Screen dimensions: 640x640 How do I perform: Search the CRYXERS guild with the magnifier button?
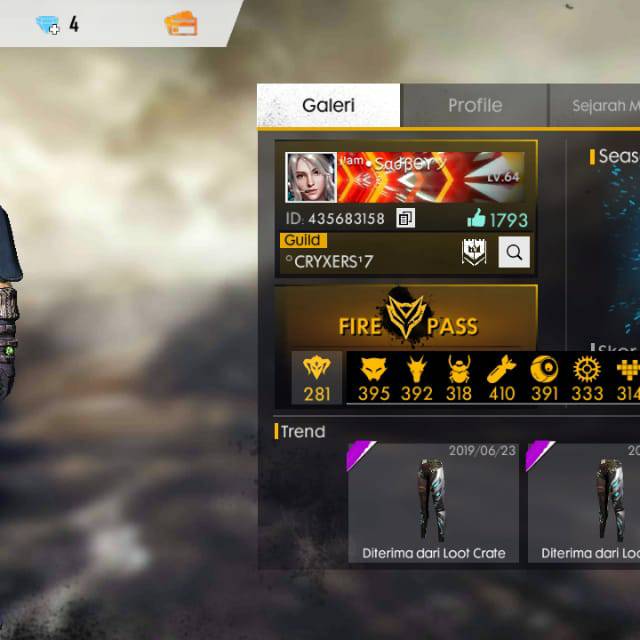pos(514,253)
